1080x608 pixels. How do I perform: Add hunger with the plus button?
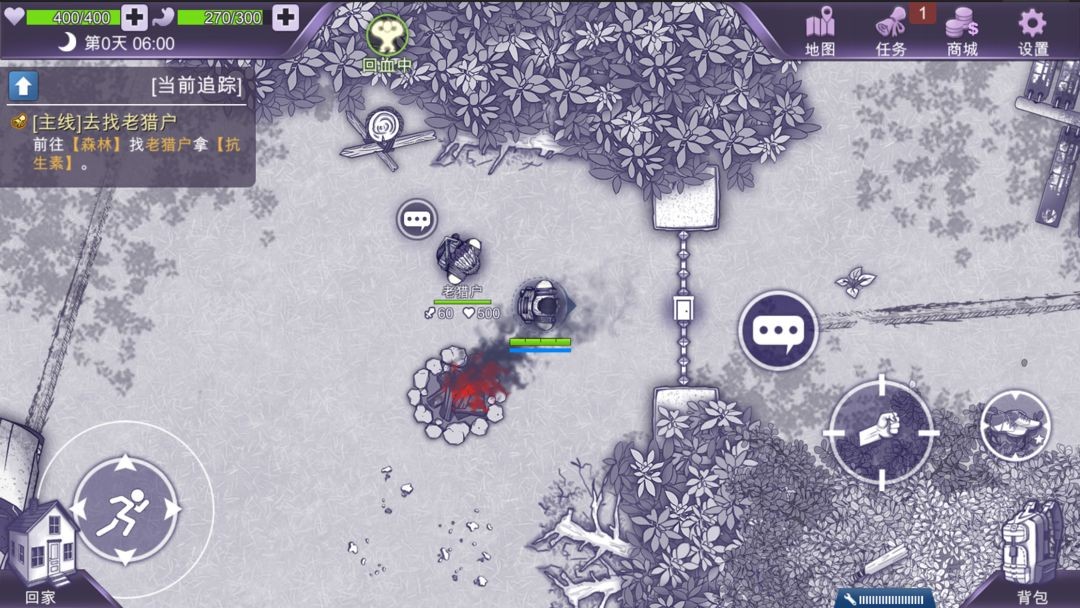click(285, 17)
